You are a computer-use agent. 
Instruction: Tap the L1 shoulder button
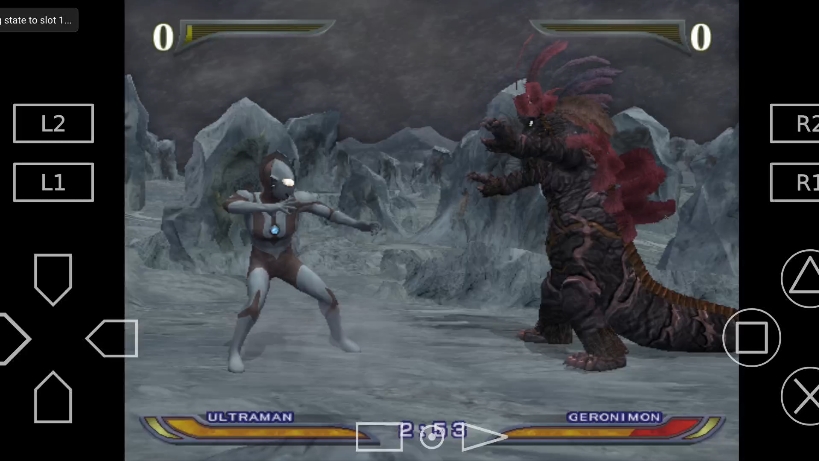tap(53, 182)
